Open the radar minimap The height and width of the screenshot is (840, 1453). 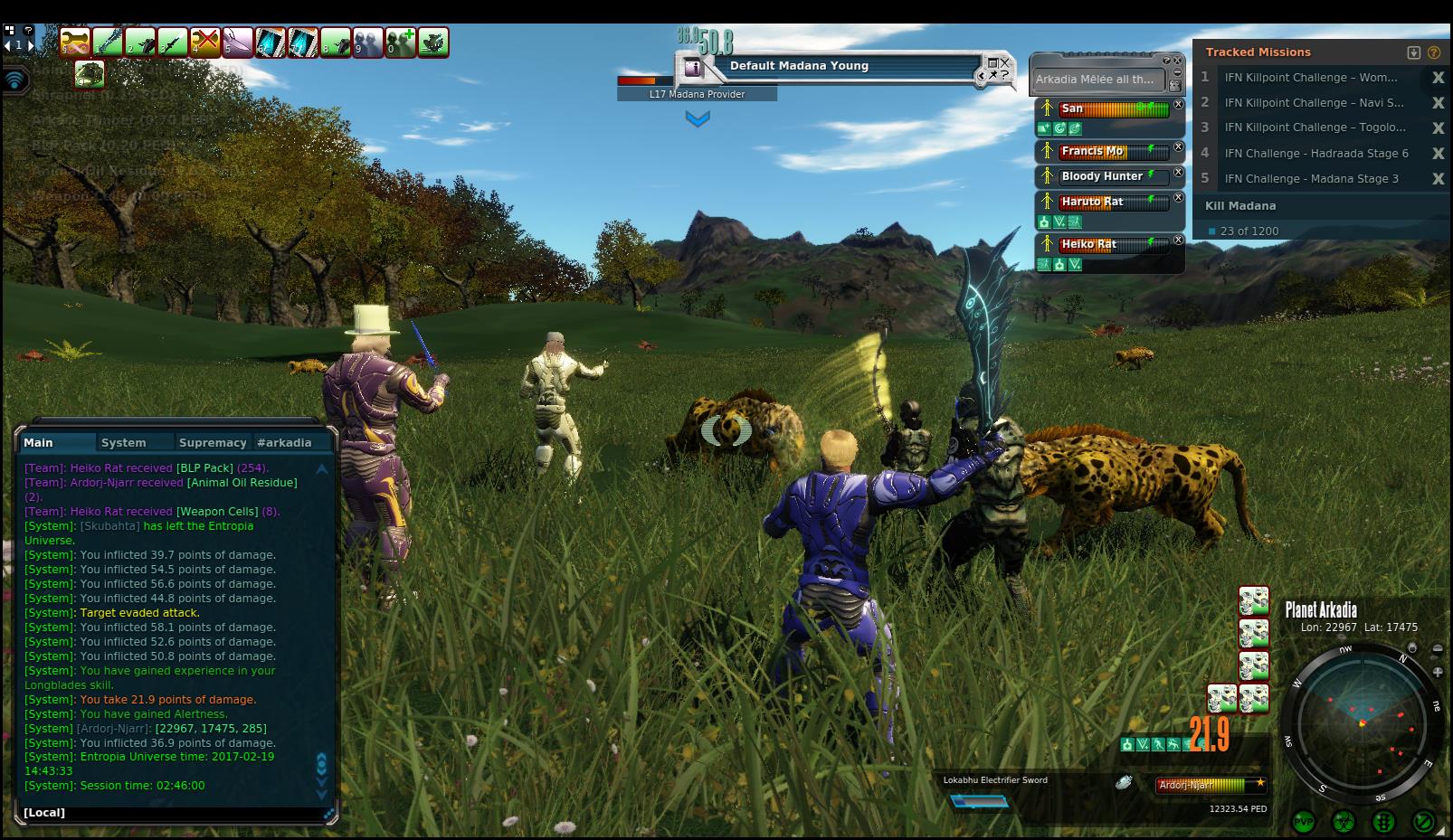(1362, 723)
